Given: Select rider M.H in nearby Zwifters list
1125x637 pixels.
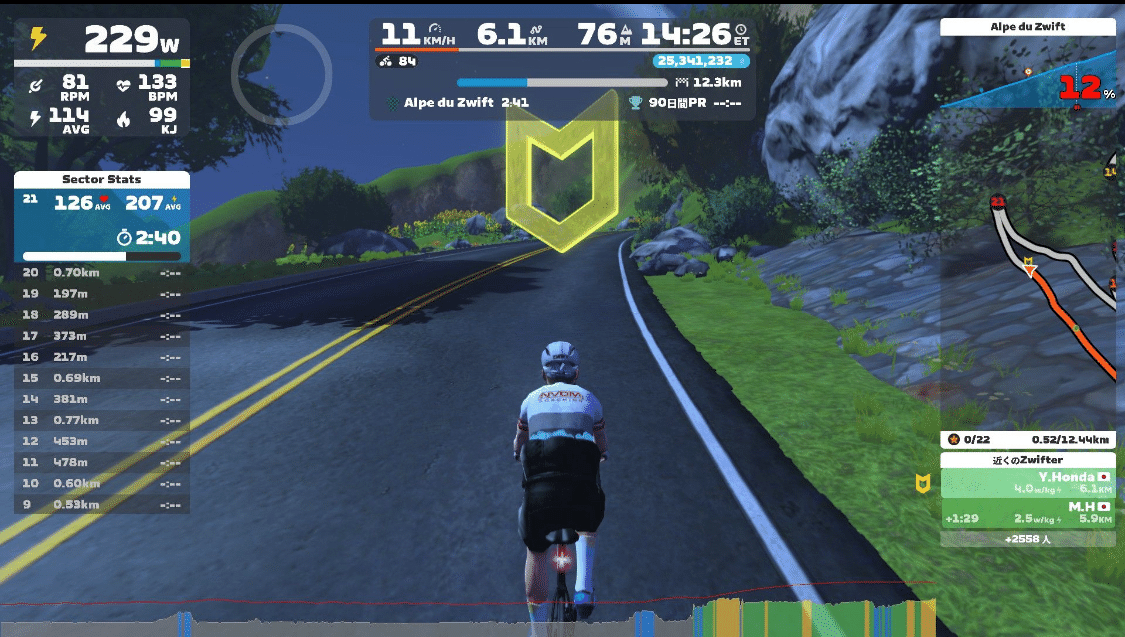Looking at the screenshot, I should point(1028,513).
